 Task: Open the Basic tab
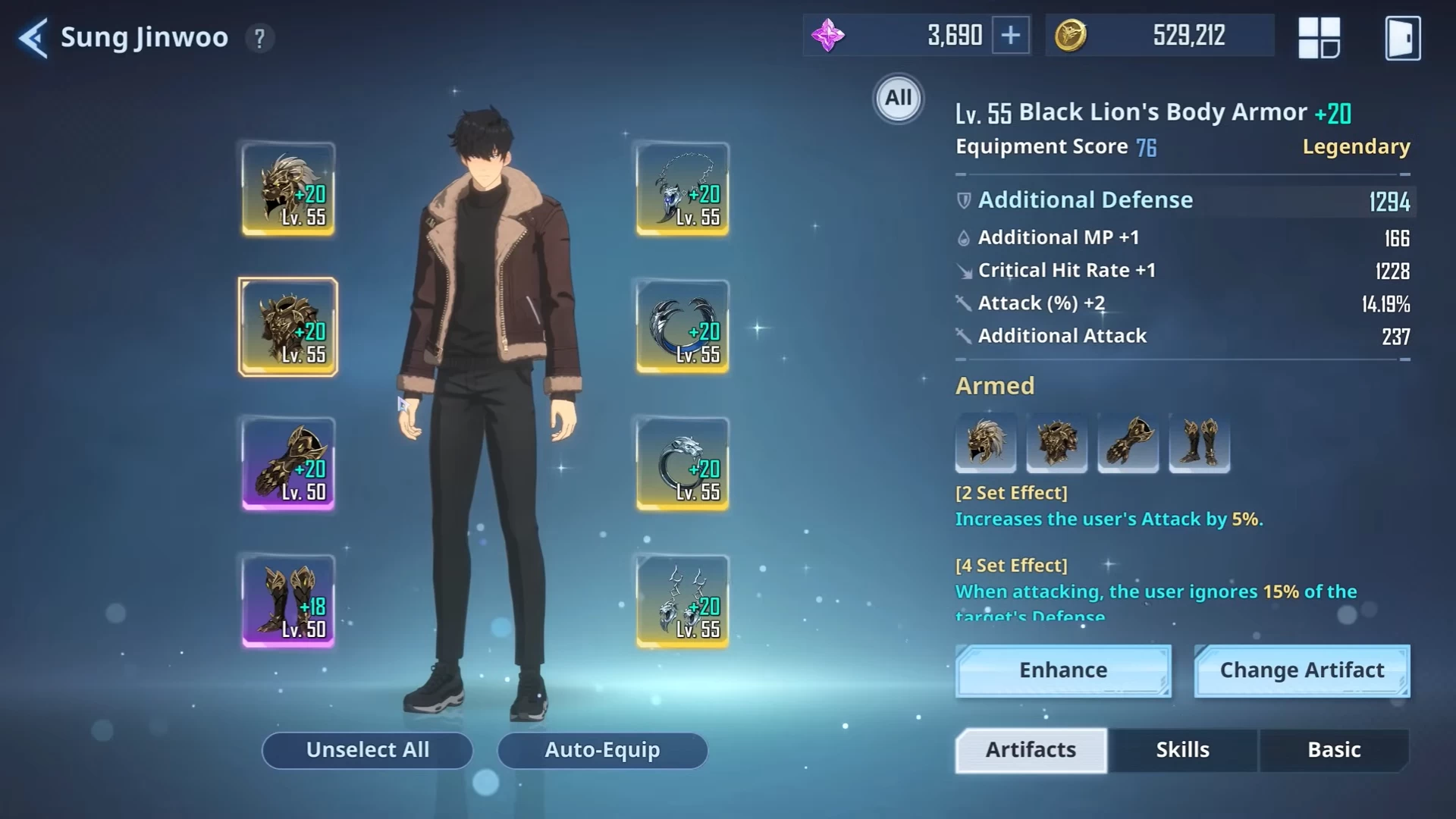[1334, 750]
